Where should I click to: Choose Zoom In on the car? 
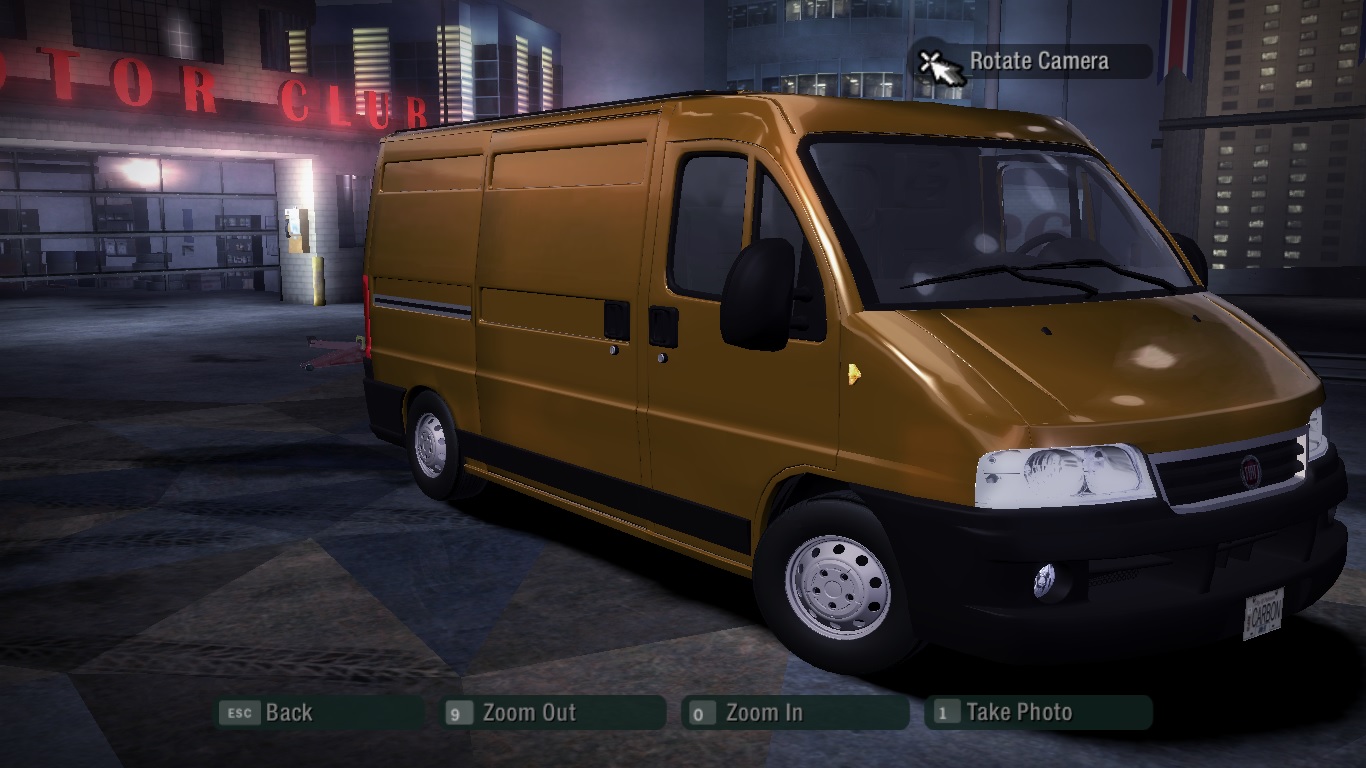click(795, 713)
